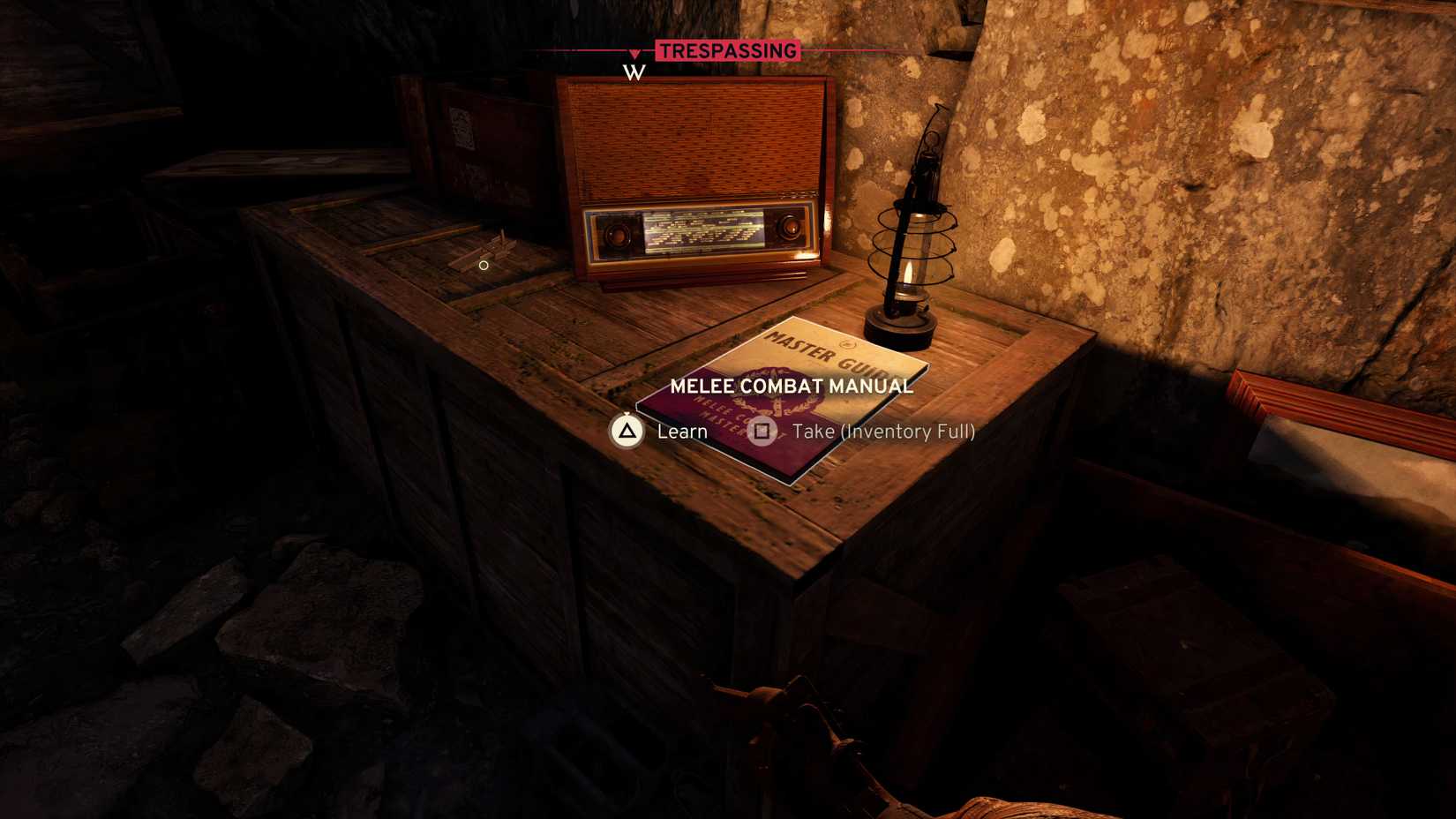Image resolution: width=1456 pixels, height=819 pixels.
Task: Click the Square button icon for Take
Action: coord(763,432)
